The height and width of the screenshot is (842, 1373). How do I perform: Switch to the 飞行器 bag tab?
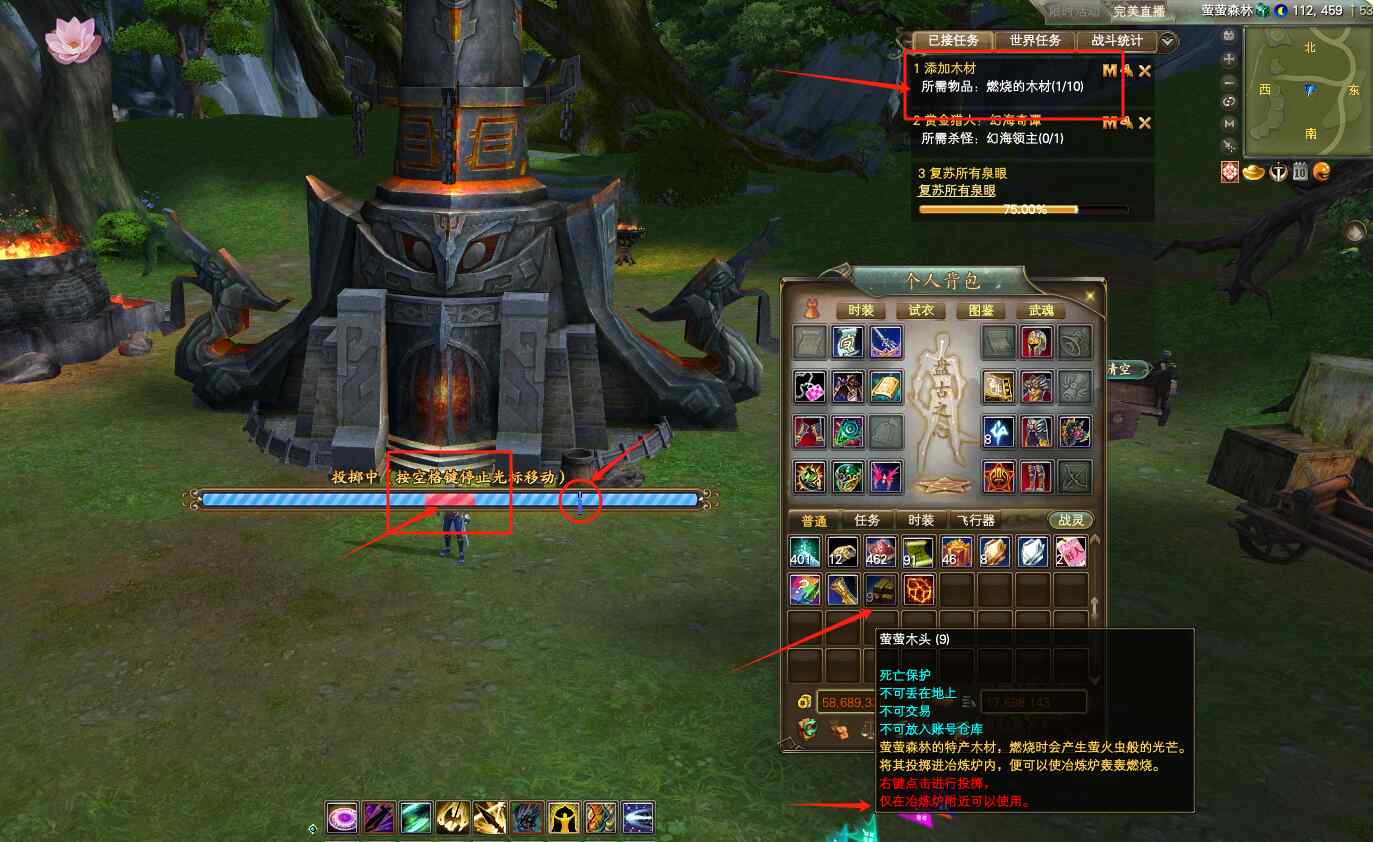point(975,521)
